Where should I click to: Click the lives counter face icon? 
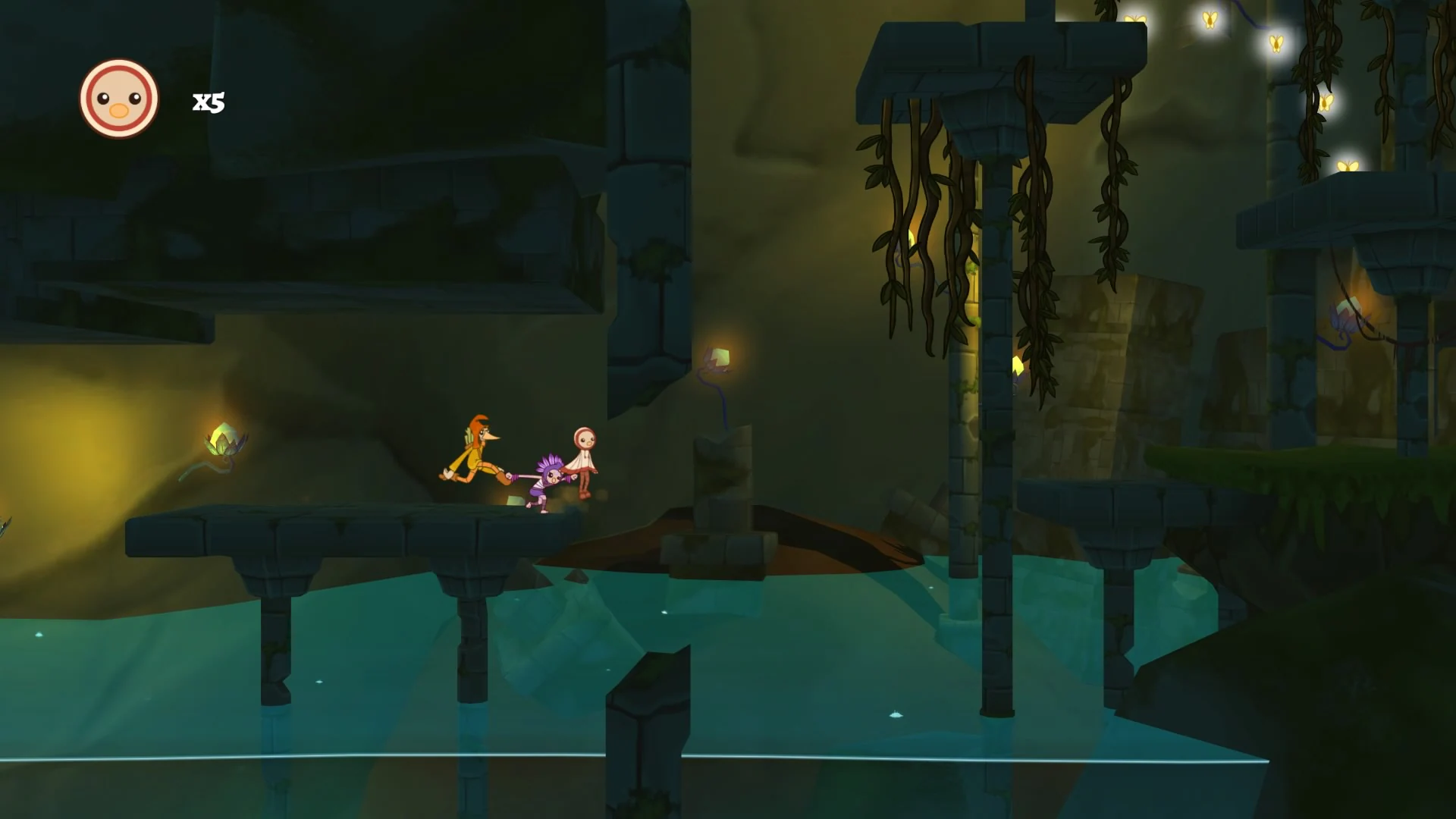pyautogui.click(x=118, y=99)
